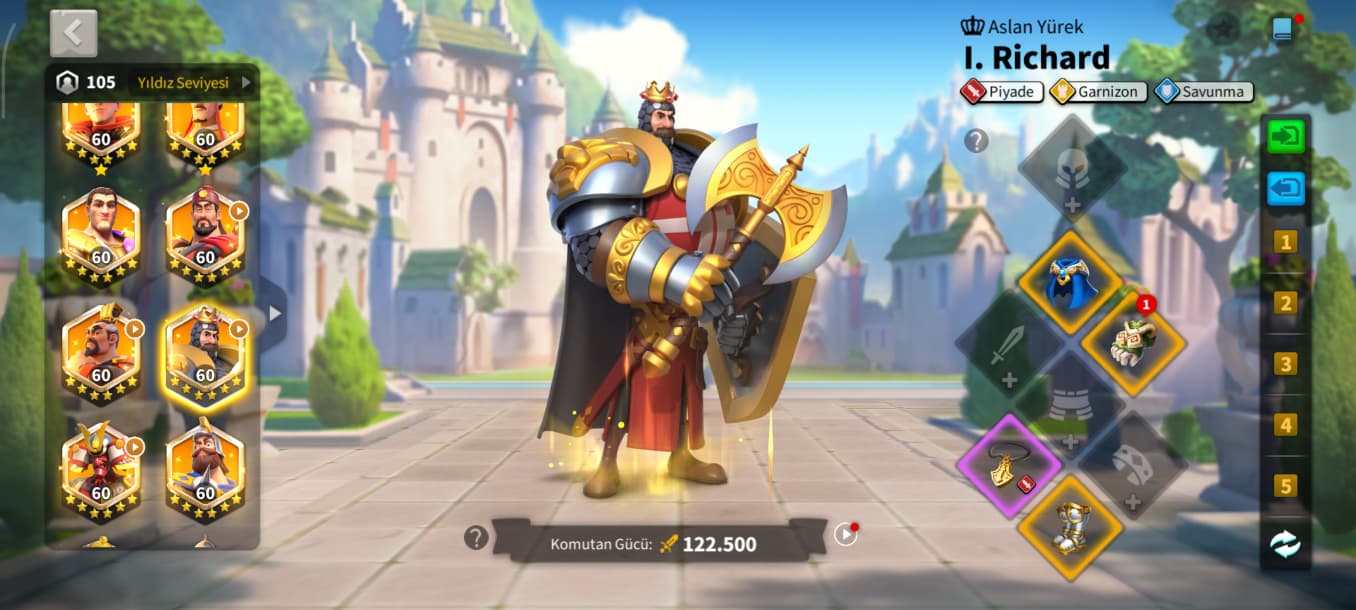The image size is (1356, 610).
Task: Select the equipped blue chest armor slot
Action: 1071,284
